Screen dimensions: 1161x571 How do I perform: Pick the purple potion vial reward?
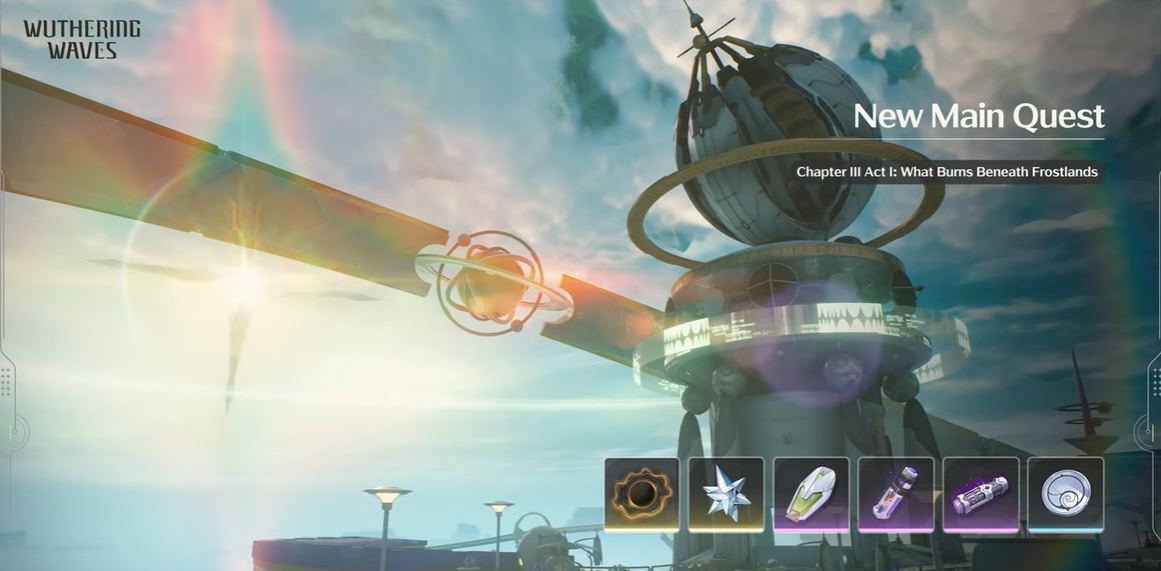tap(896, 494)
